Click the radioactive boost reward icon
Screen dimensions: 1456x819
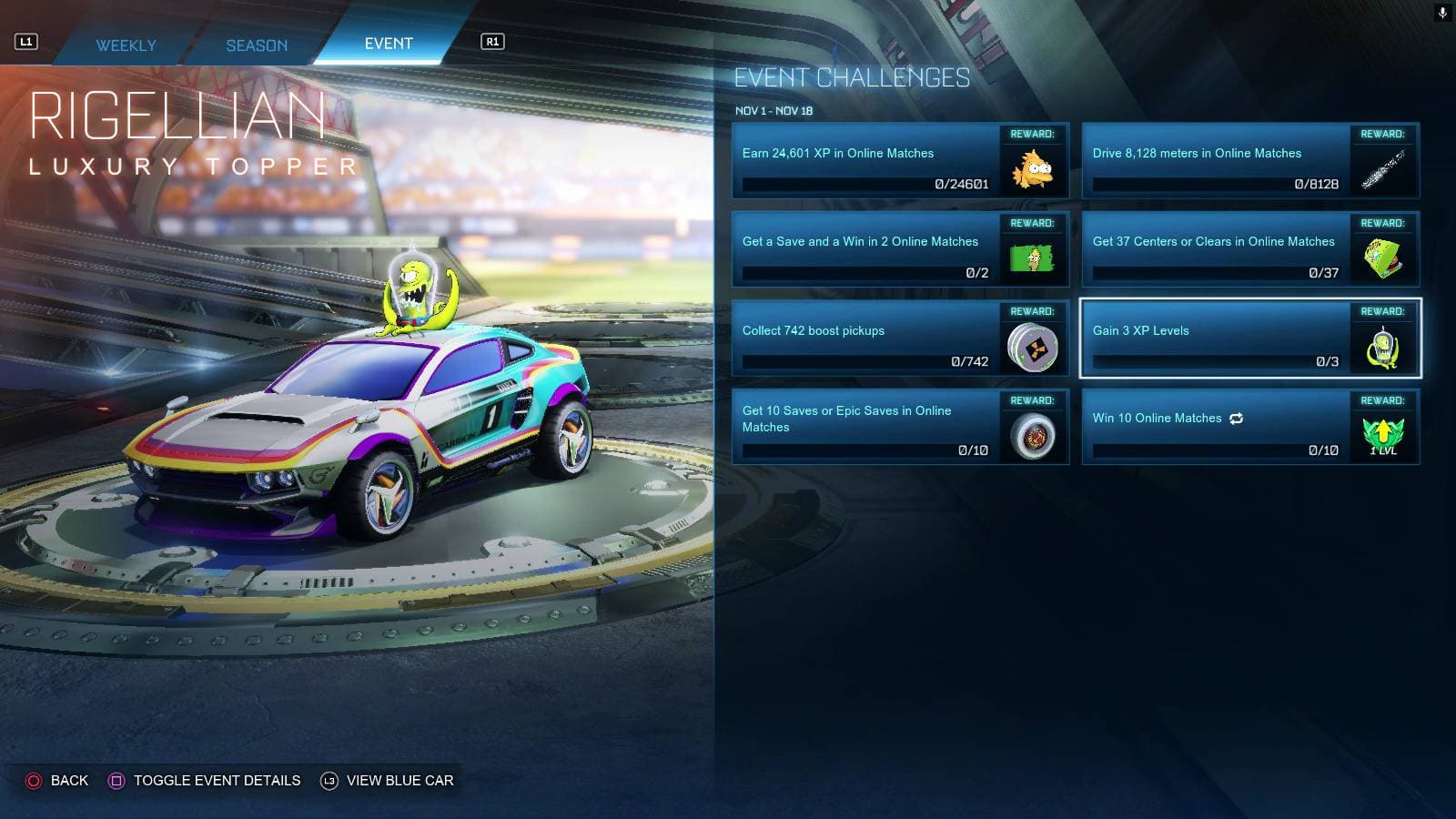(1033, 345)
